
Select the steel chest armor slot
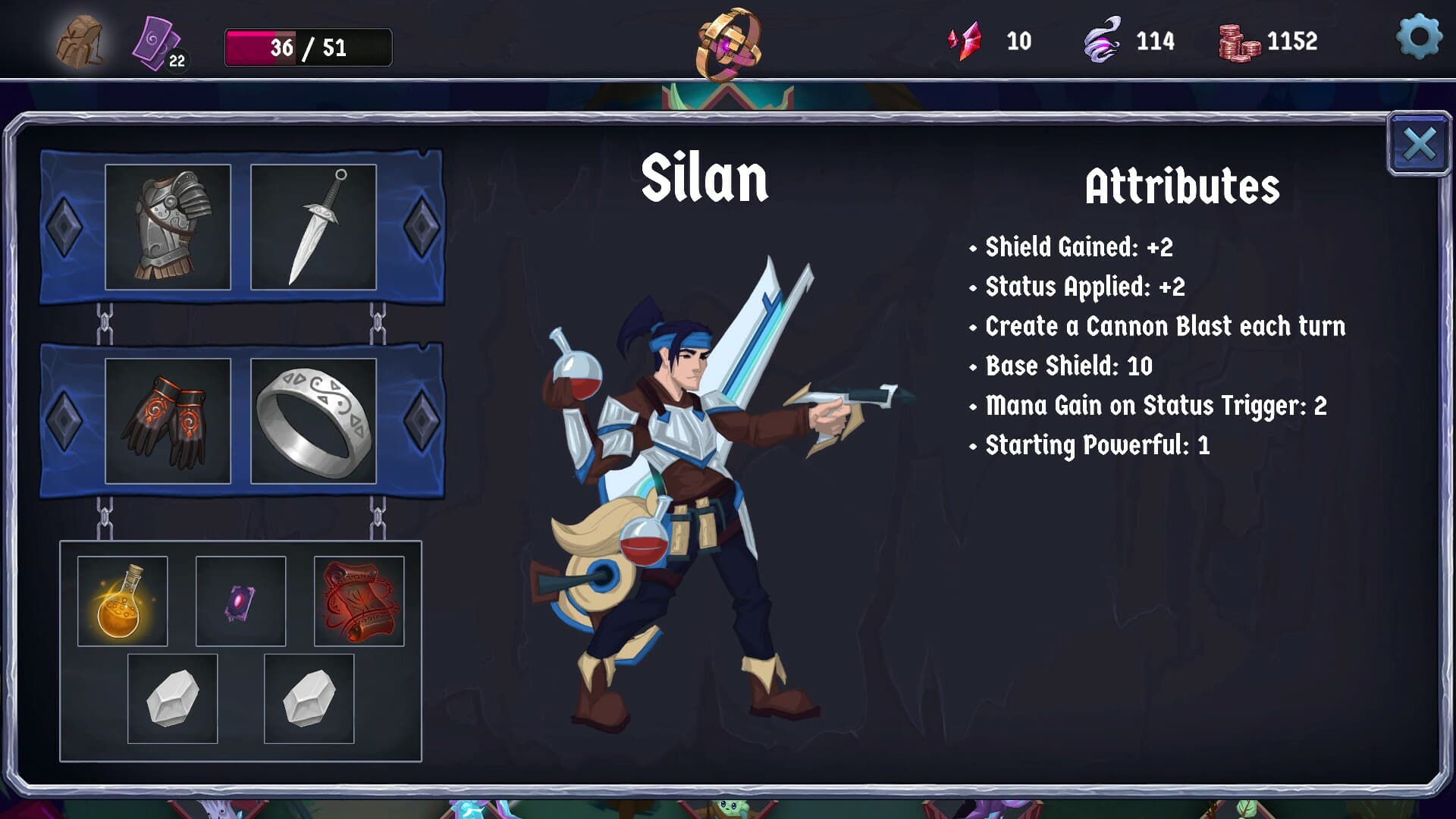pyautogui.click(x=168, y=227)
